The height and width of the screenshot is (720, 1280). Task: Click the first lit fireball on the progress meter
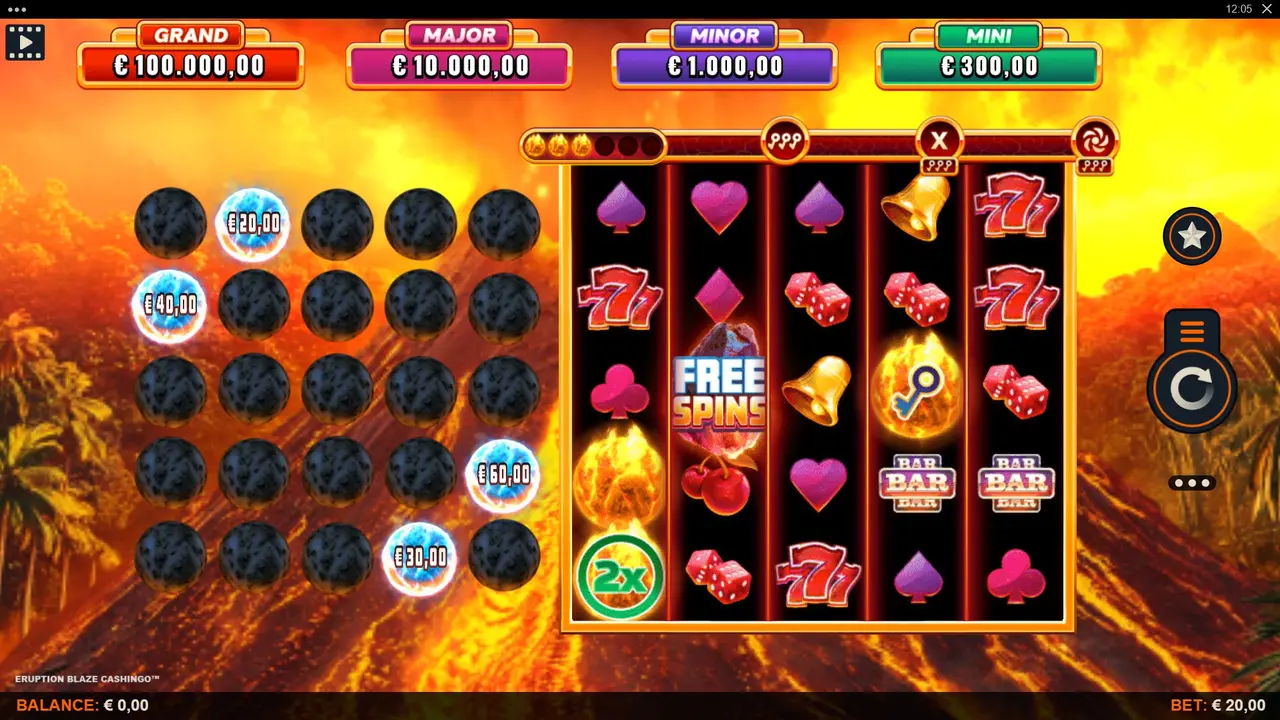point(537,145)
